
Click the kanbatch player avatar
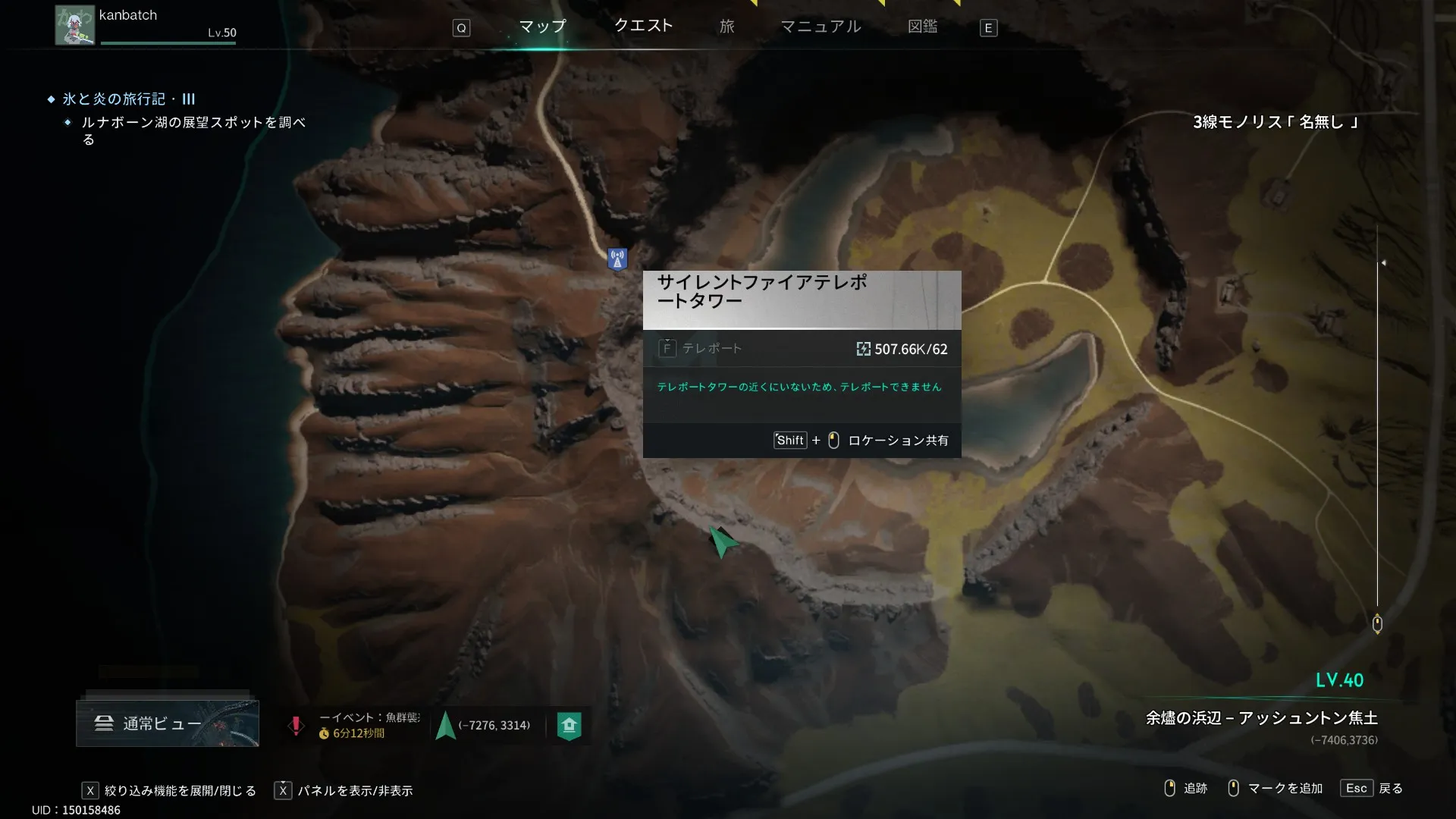click(x=74, y=25)
